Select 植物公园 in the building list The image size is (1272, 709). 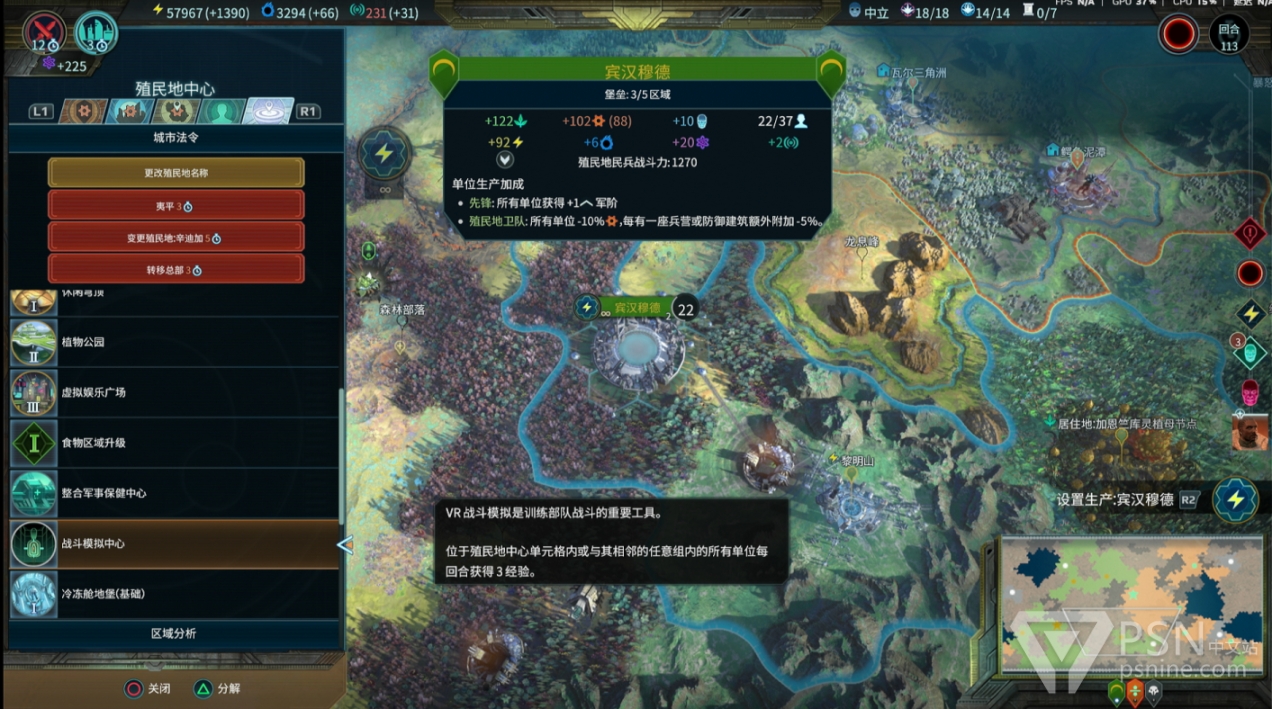(174, 342)
